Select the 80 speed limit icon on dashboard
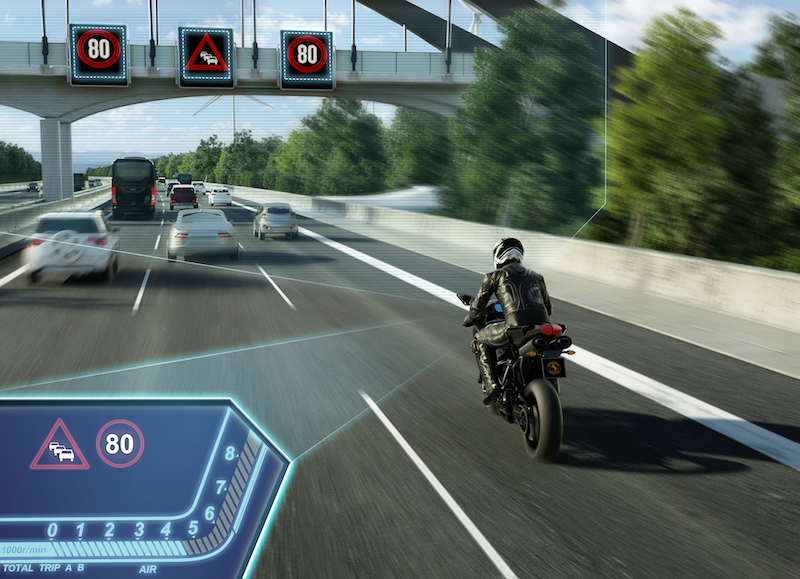This screenshot has height=579, width=800. coord(120,443)
